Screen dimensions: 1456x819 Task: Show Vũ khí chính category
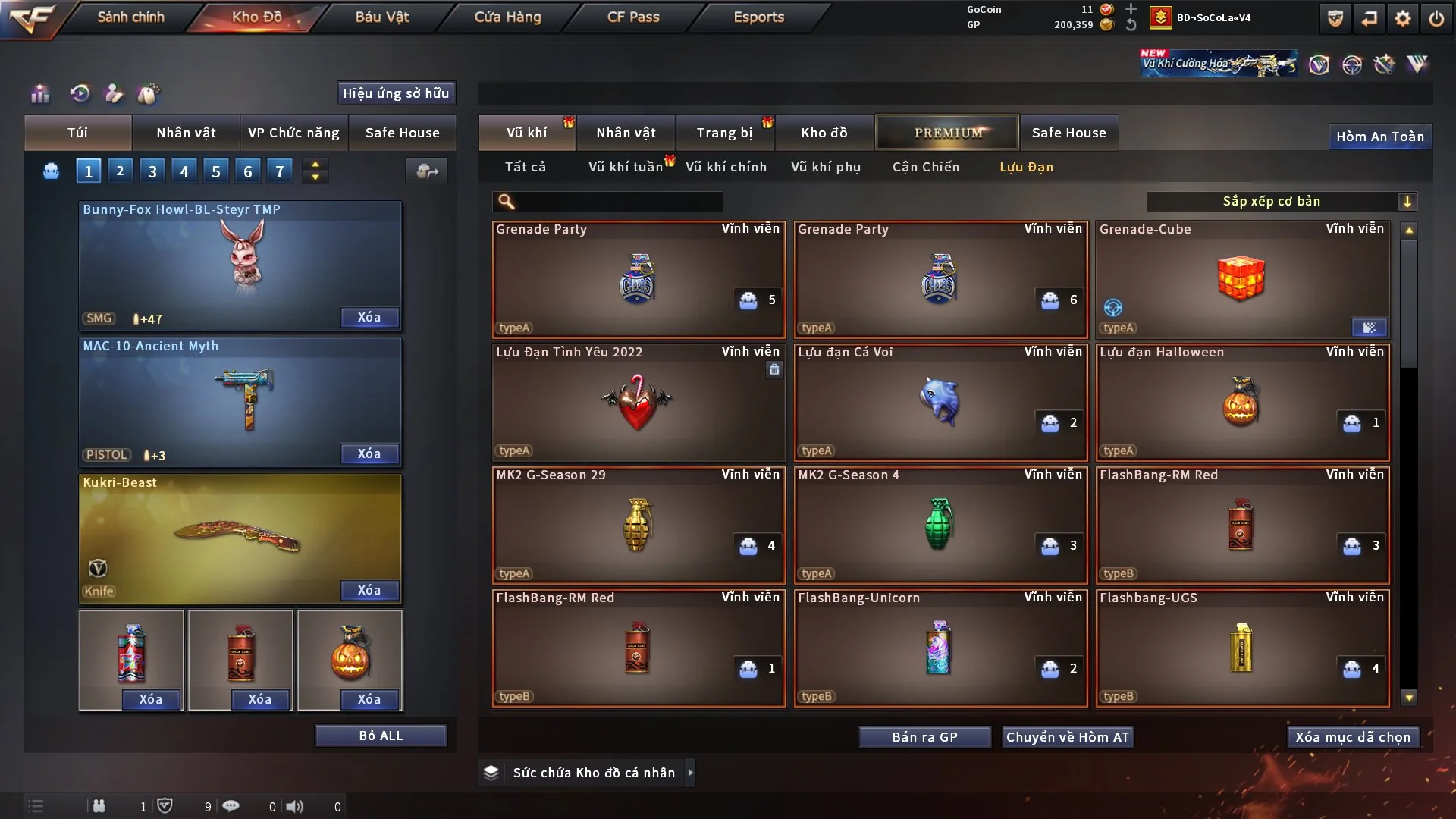pyautogui.click(x=726, y=167)
